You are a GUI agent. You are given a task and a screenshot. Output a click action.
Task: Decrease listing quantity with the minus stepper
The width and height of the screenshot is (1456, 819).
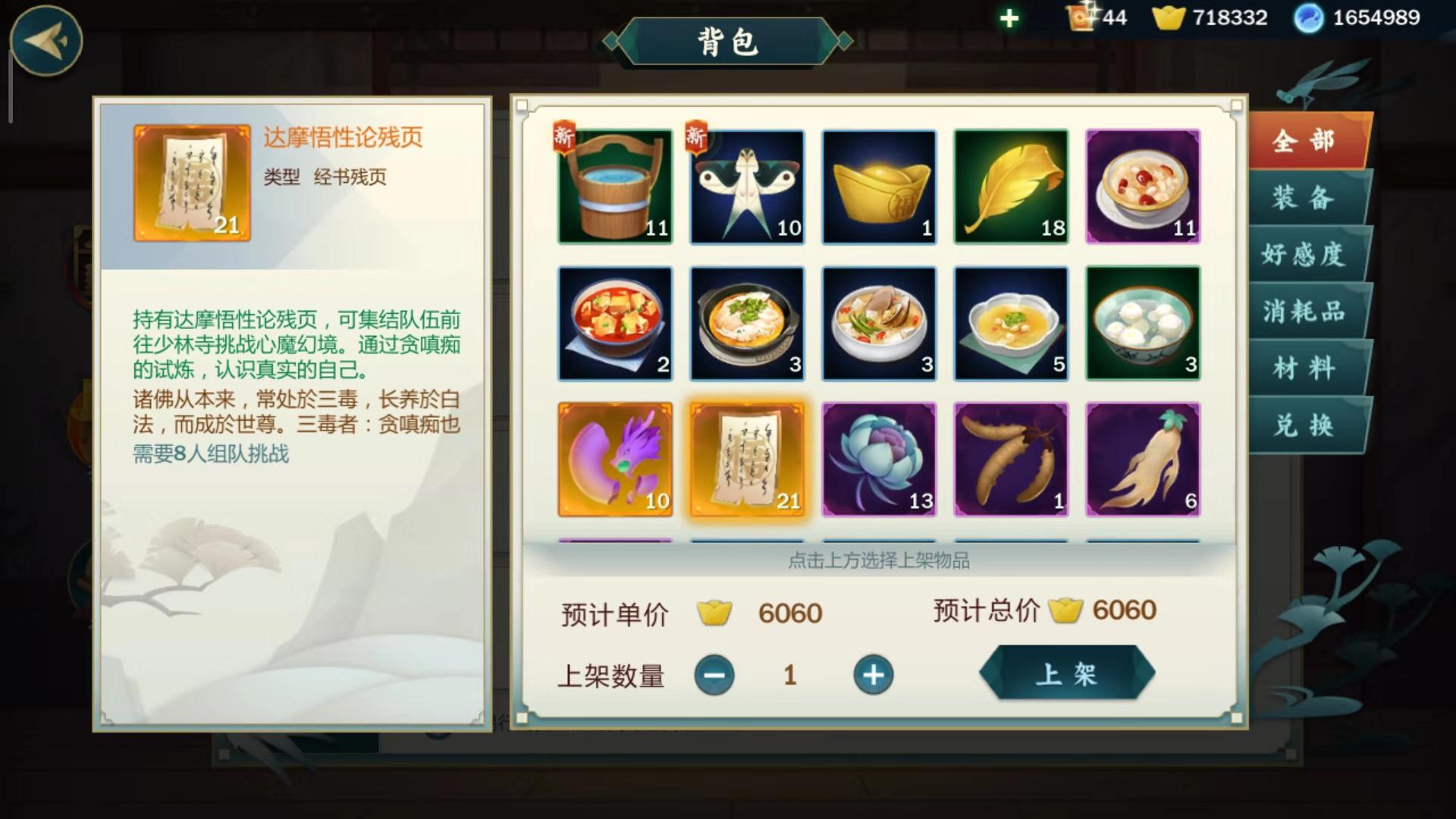[x=714, y=673]
